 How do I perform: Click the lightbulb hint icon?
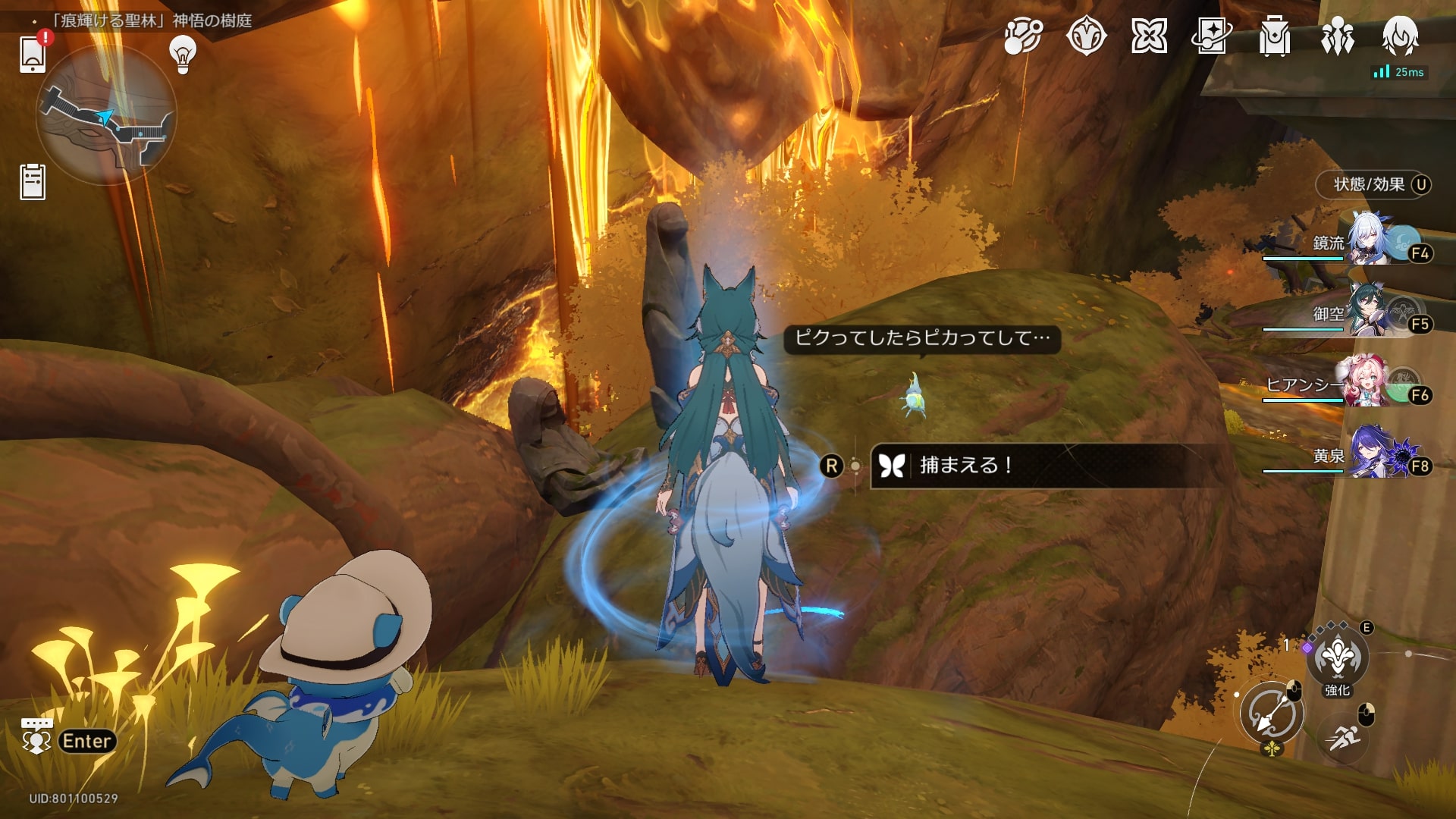[x=183, y=55]
